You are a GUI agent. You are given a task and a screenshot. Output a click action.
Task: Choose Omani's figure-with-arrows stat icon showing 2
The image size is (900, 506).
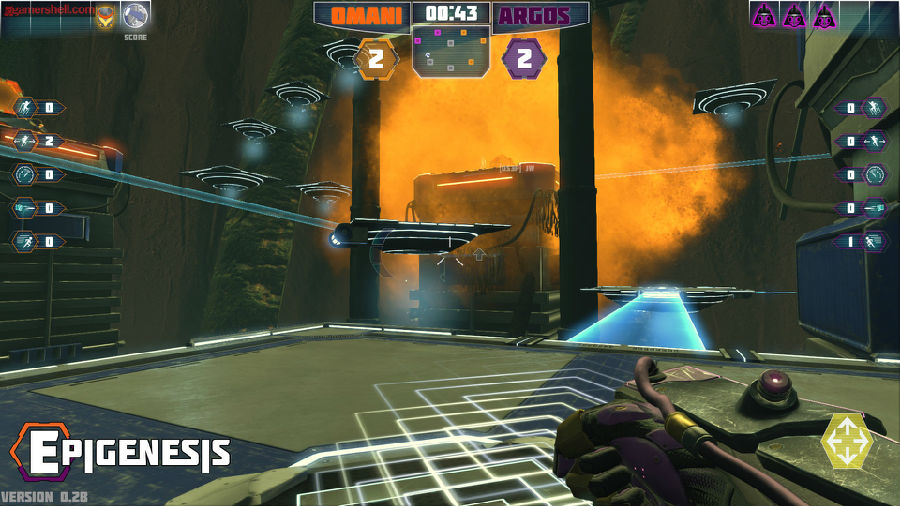click(24, 141)
